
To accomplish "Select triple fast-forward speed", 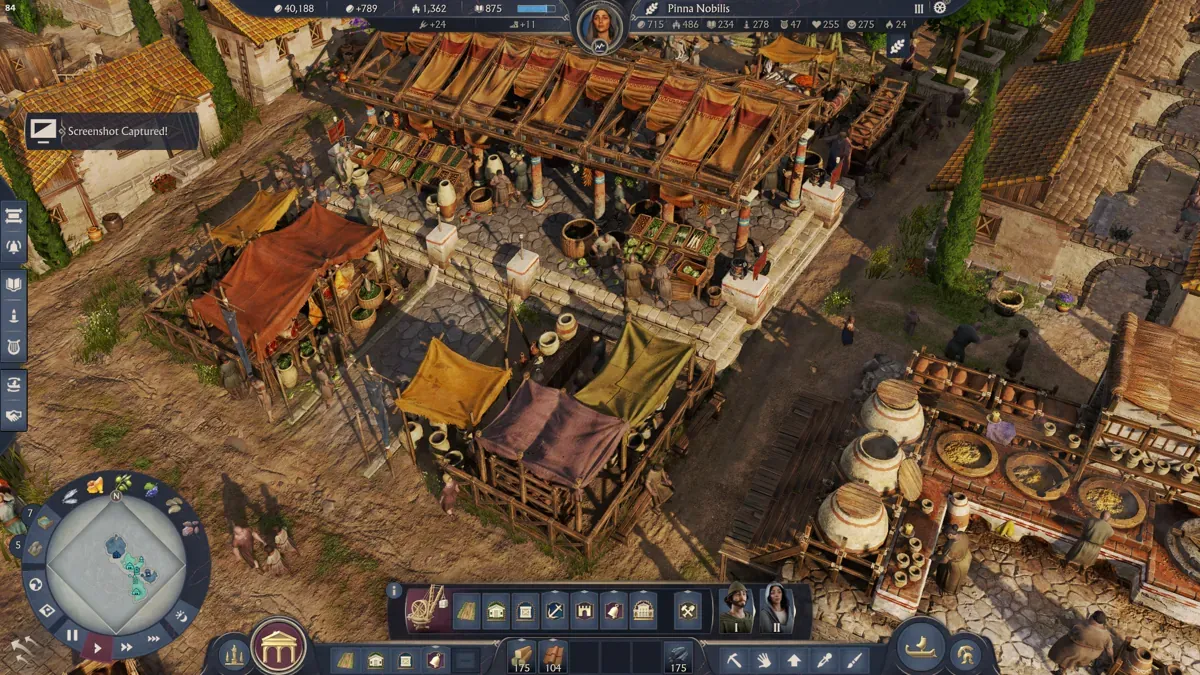I will click(153, 638).
